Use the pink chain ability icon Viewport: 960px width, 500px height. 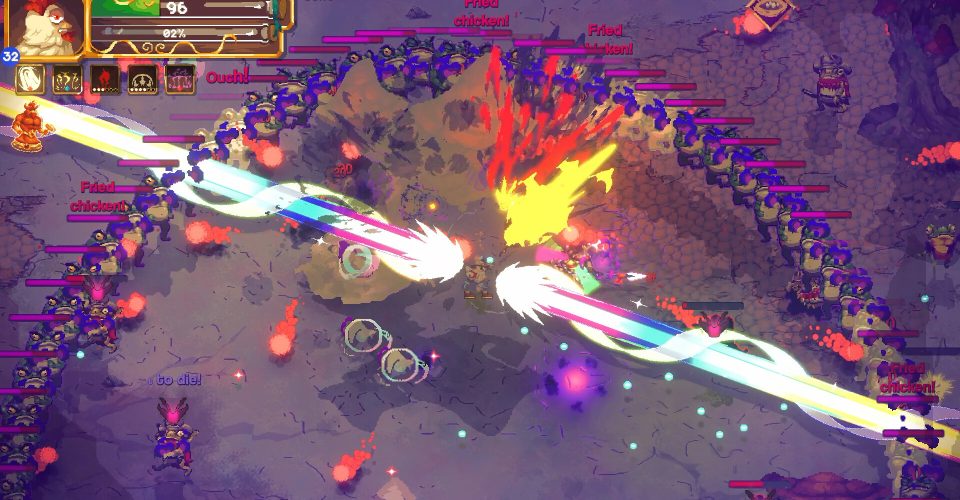point(180,80)
